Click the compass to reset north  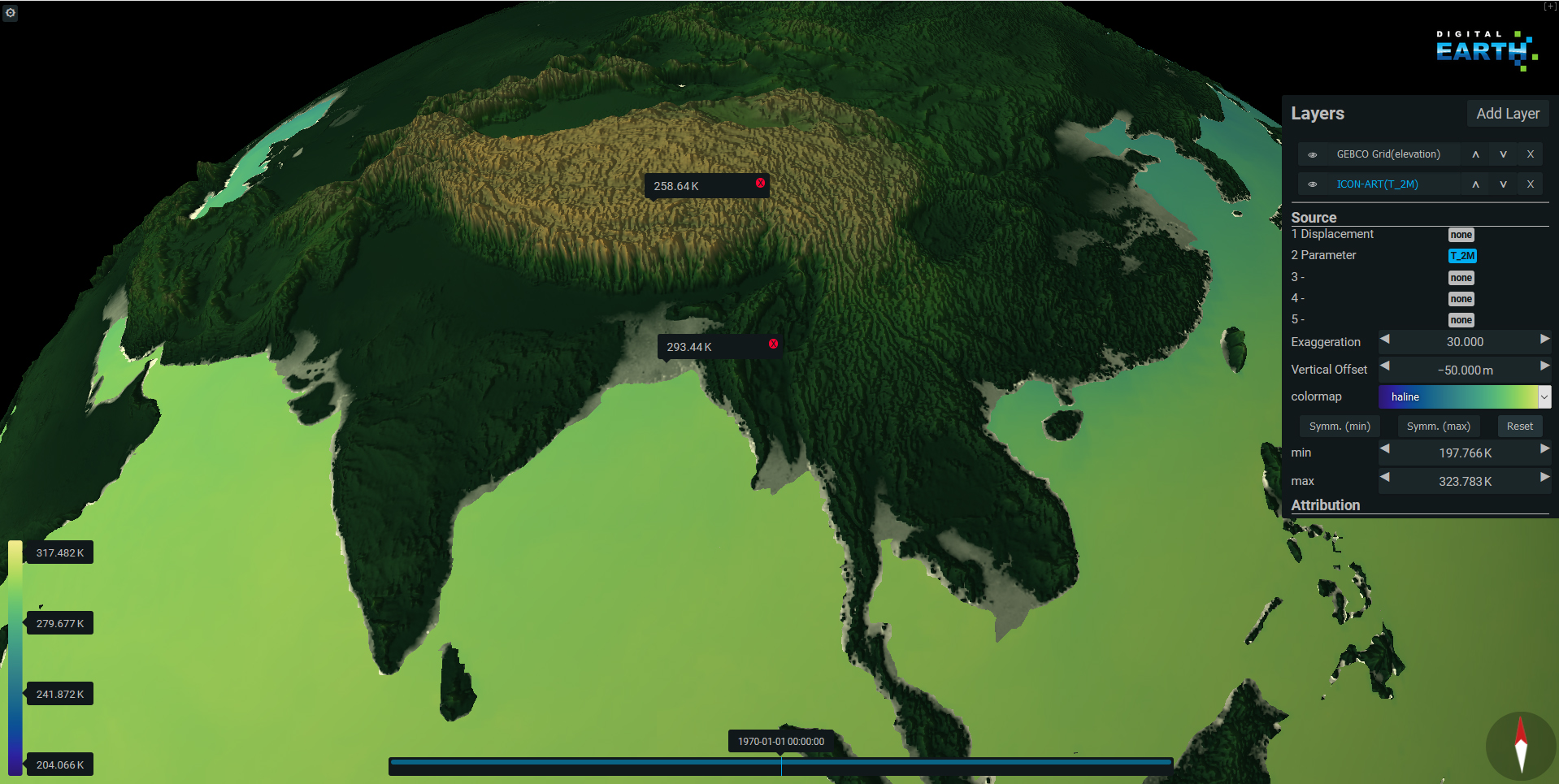(1520, 745)
